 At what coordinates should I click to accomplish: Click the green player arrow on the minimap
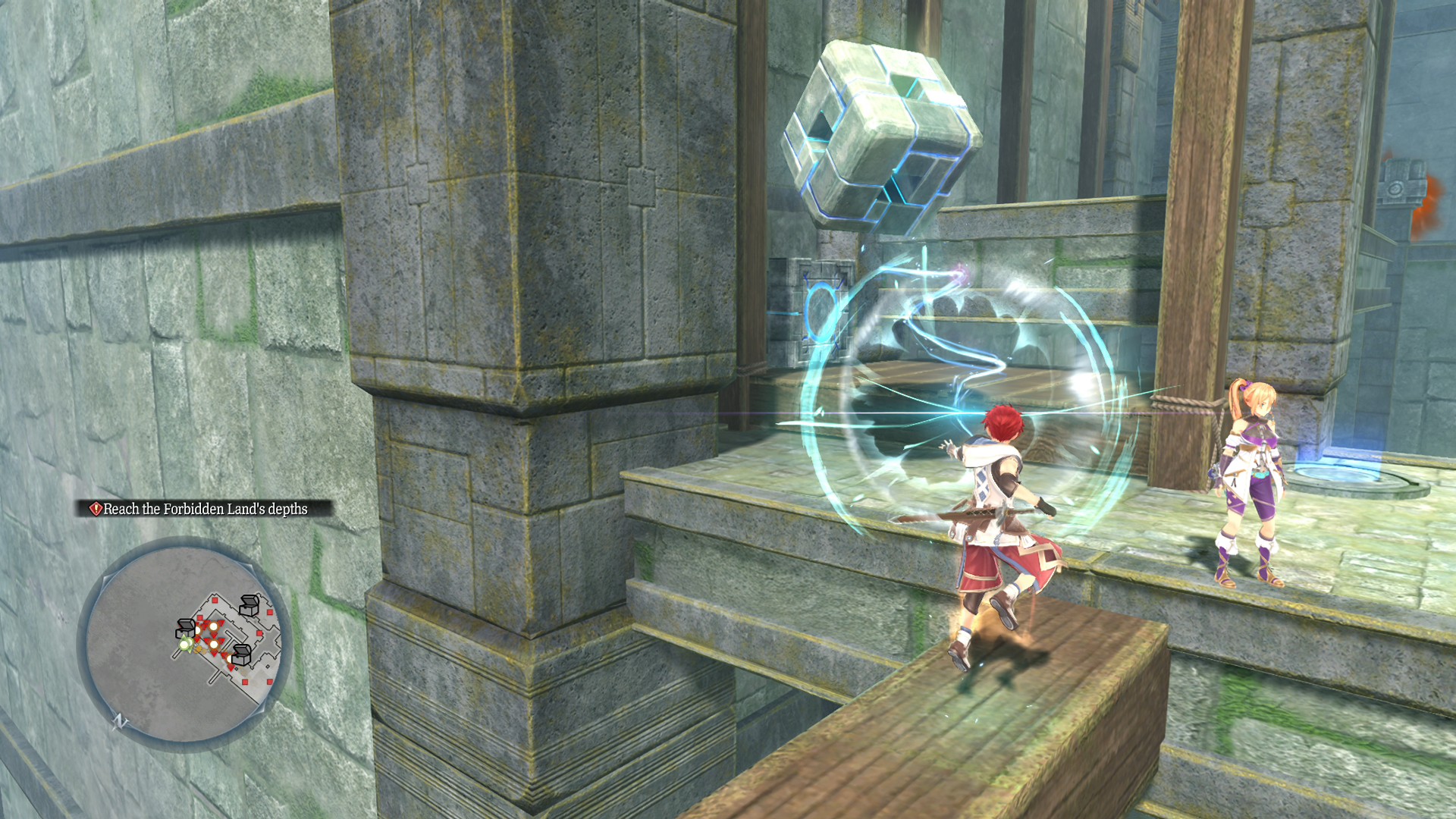tap(187, 644)
